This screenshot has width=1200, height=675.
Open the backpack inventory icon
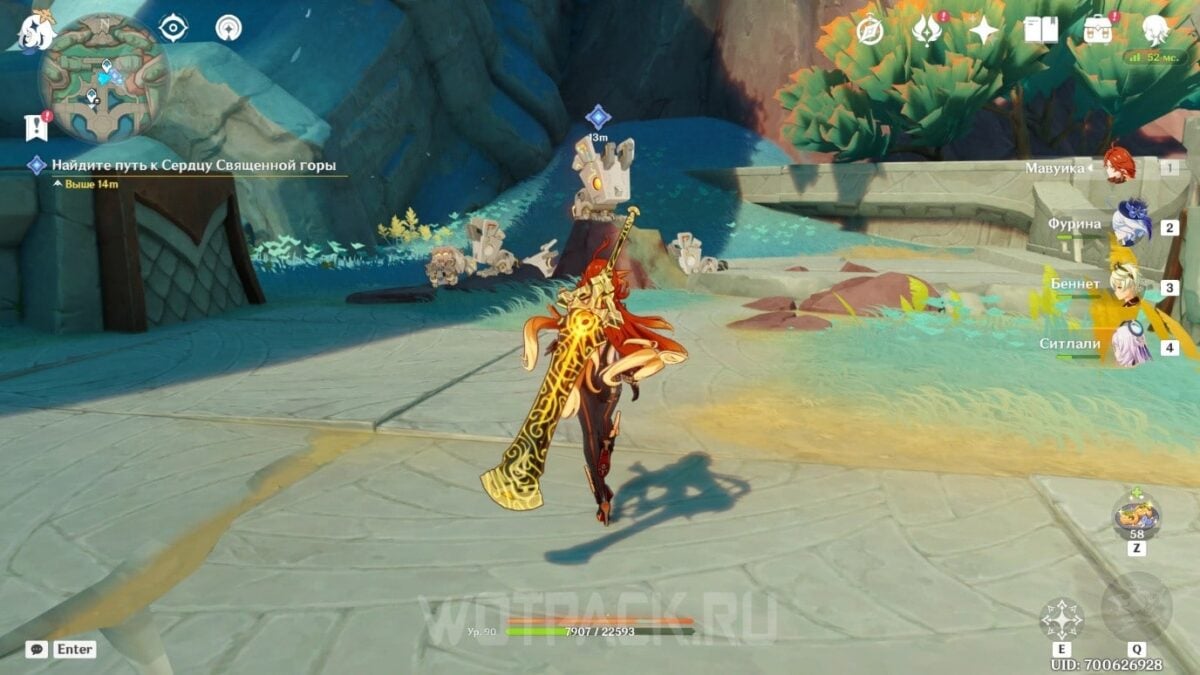(x=1098, y=31)
